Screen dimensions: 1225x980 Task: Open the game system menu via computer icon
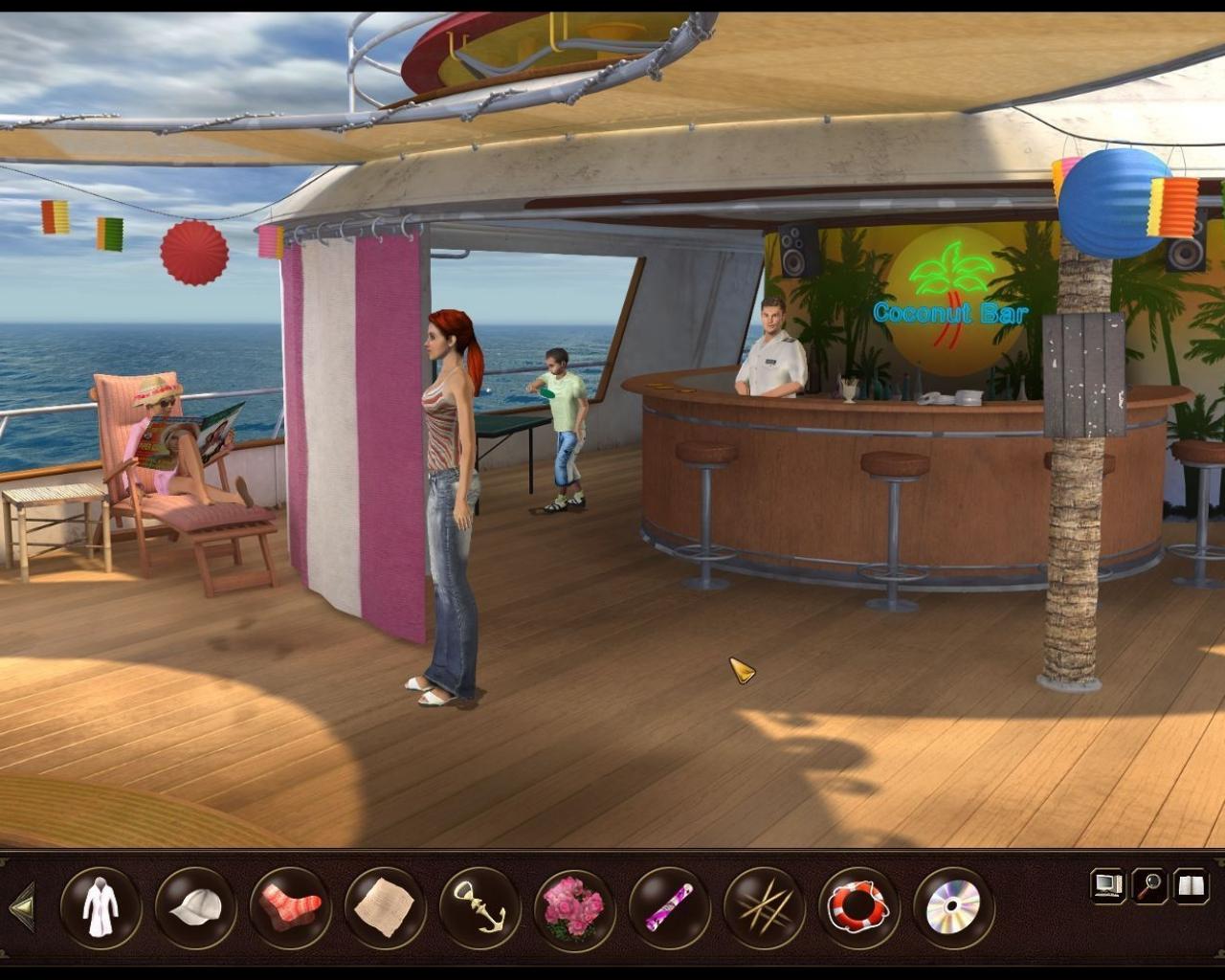[1107, 885]
